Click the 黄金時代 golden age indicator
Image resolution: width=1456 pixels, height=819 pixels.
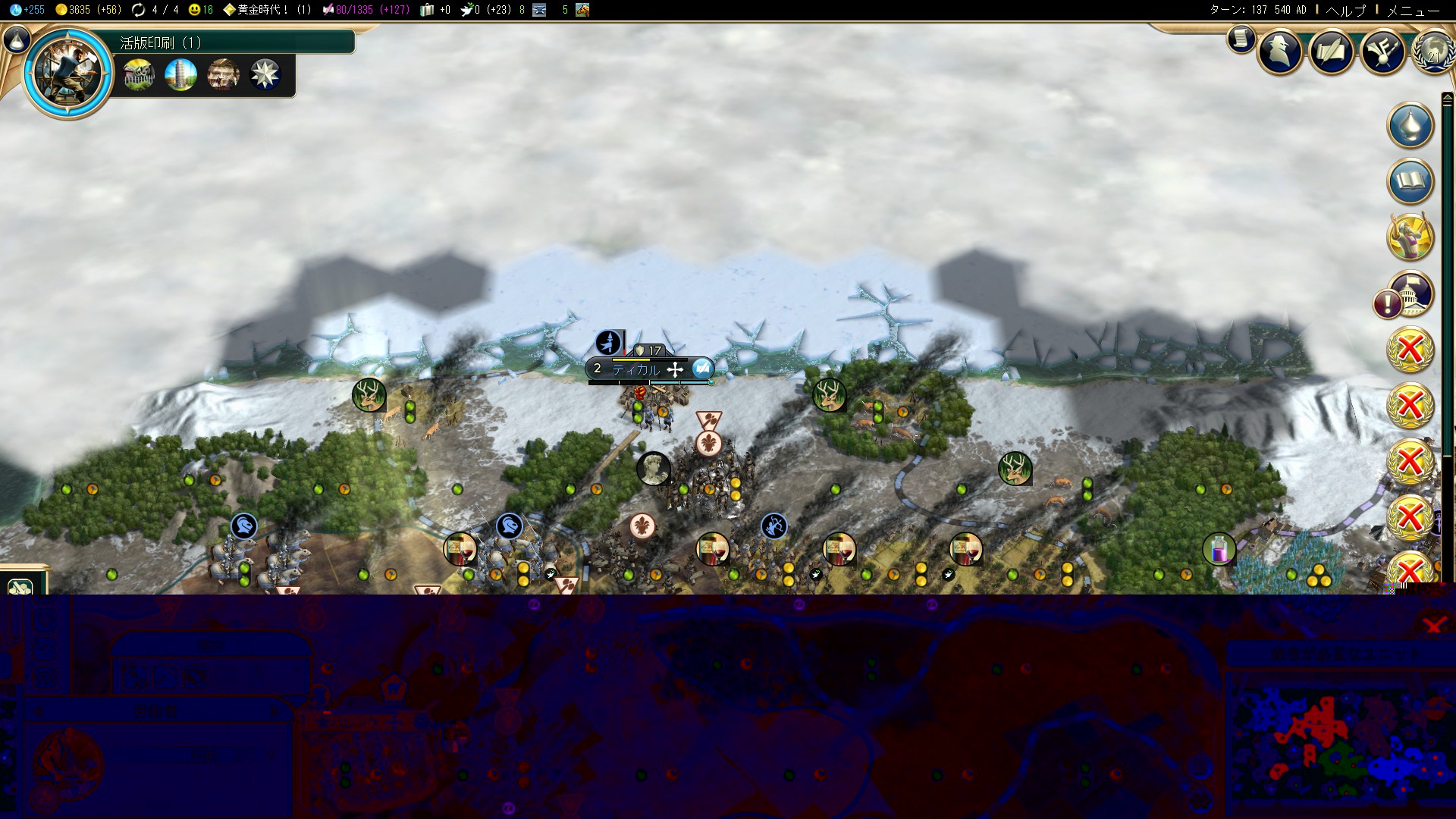click(265, 10)
